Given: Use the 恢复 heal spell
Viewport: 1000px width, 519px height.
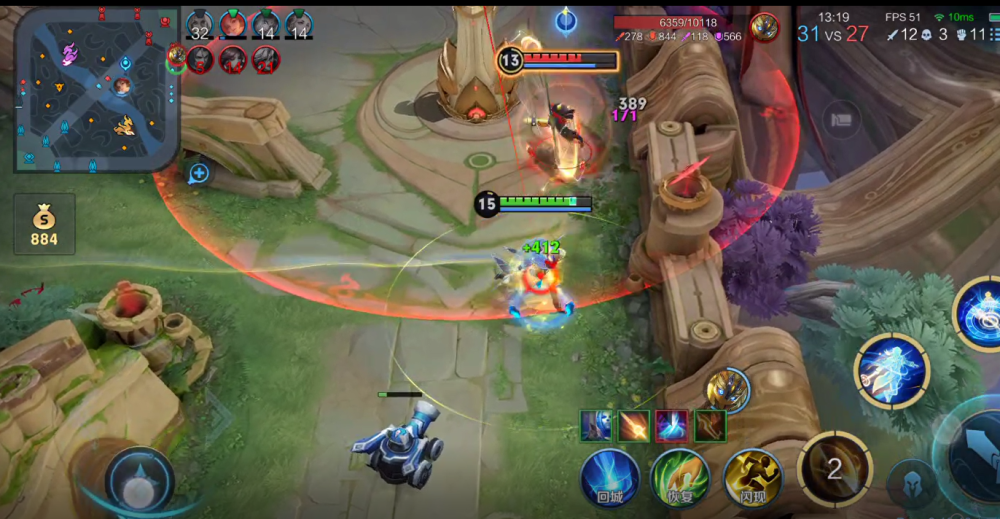Looking at the screenshot, I should [680, 477].
